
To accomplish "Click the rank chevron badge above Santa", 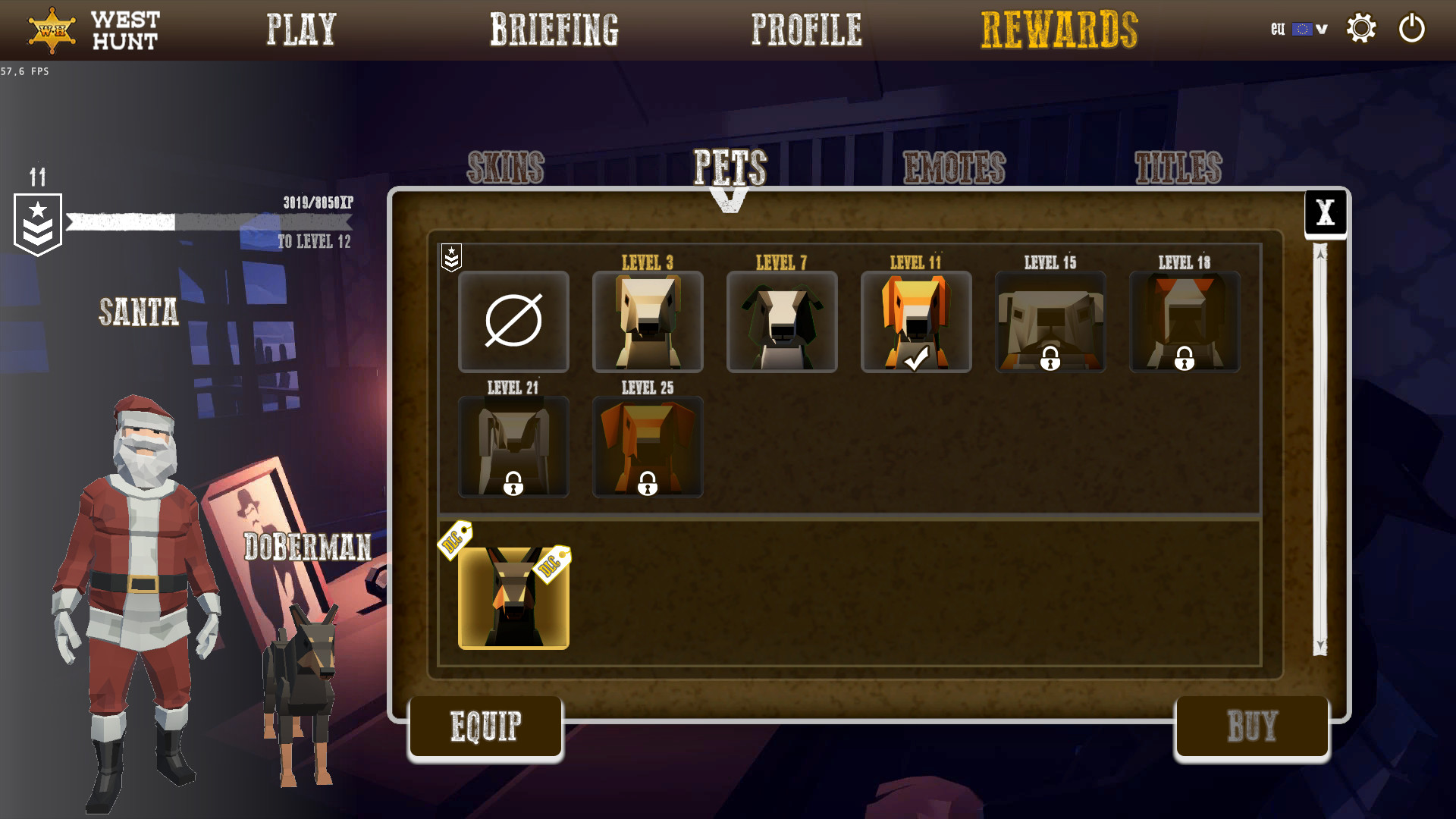I will click(38, 224).
